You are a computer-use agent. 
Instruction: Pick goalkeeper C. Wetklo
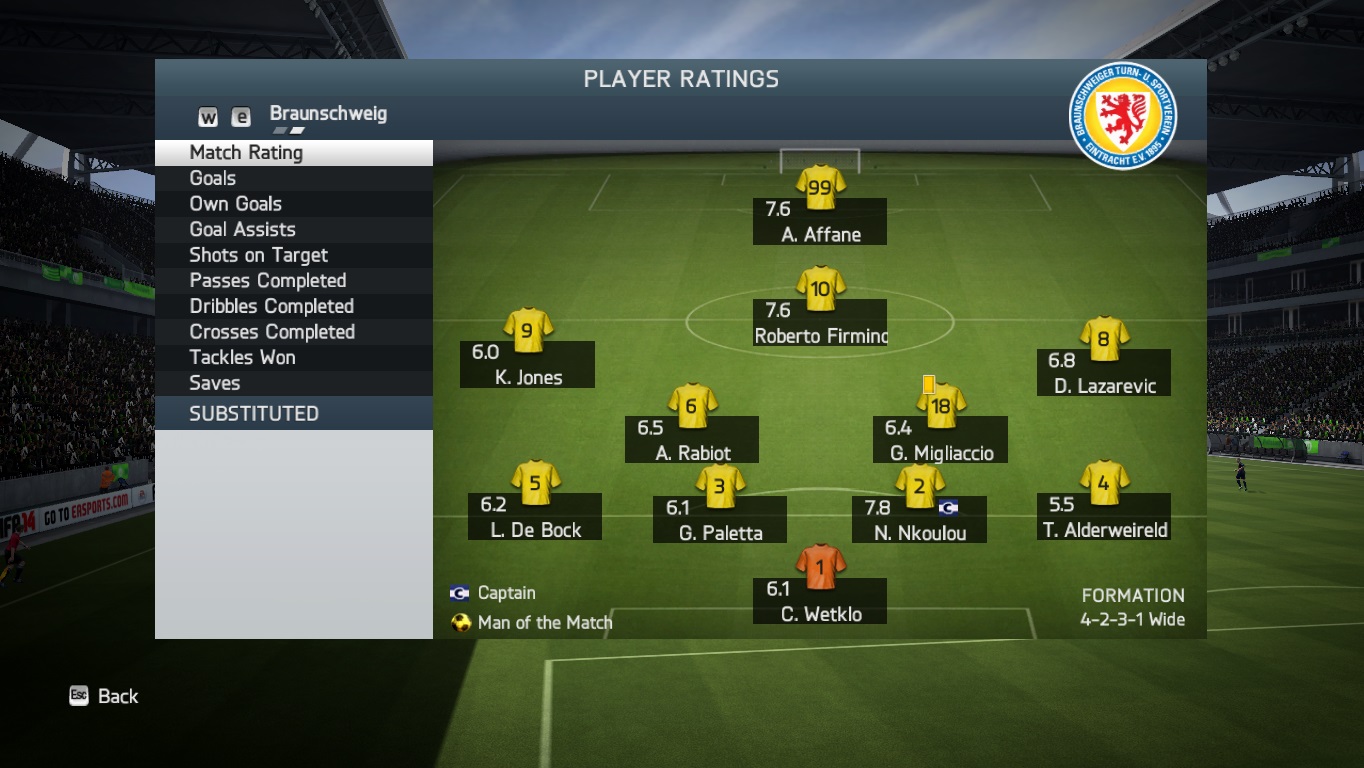click(820, 601)
